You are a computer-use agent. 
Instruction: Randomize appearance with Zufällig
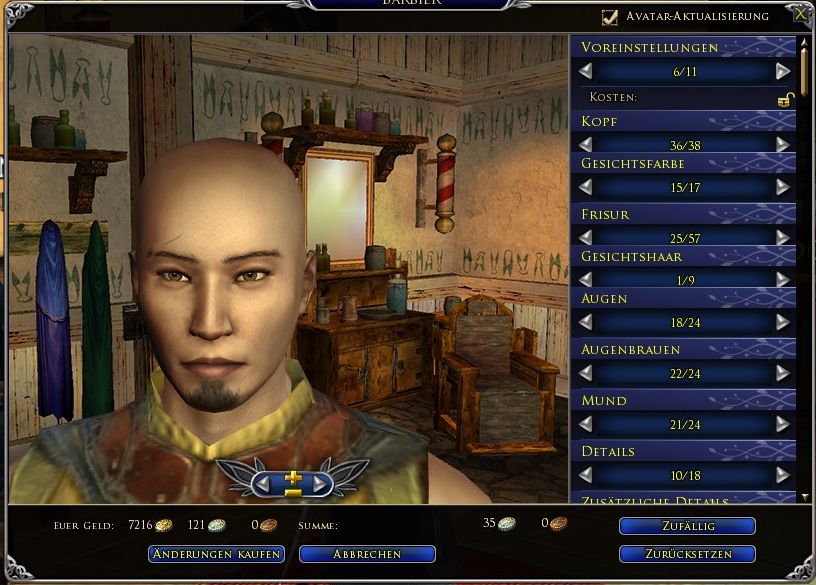click(x=687, y=526)
